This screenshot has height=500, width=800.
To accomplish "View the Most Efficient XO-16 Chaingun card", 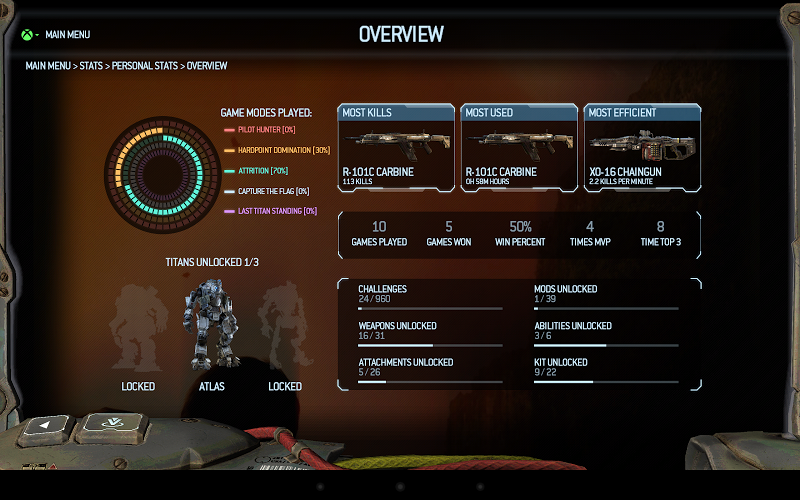I will pyautogui.click(x=643, y=148).
